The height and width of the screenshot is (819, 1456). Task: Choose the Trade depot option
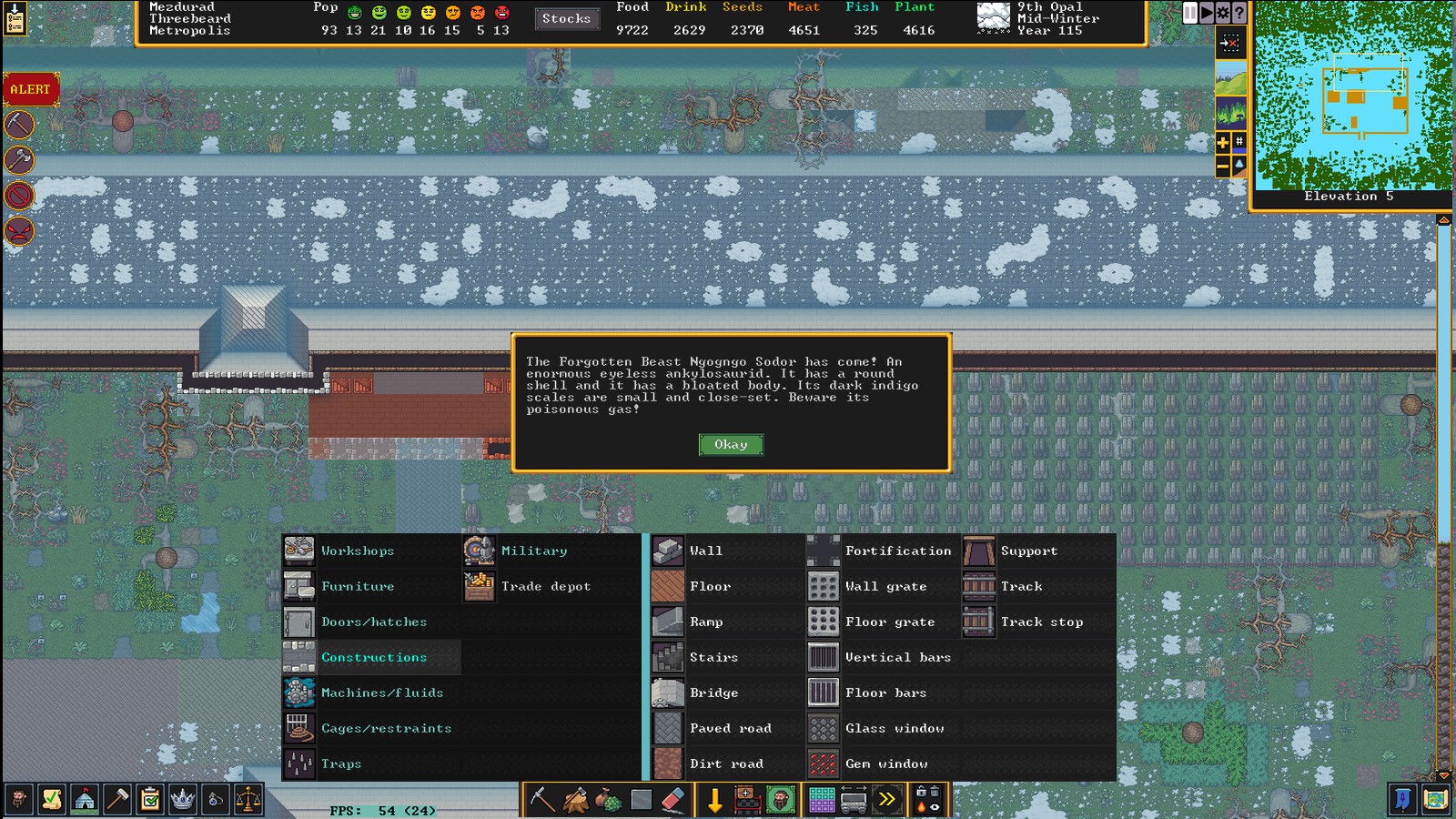click(x=545, y=586)
